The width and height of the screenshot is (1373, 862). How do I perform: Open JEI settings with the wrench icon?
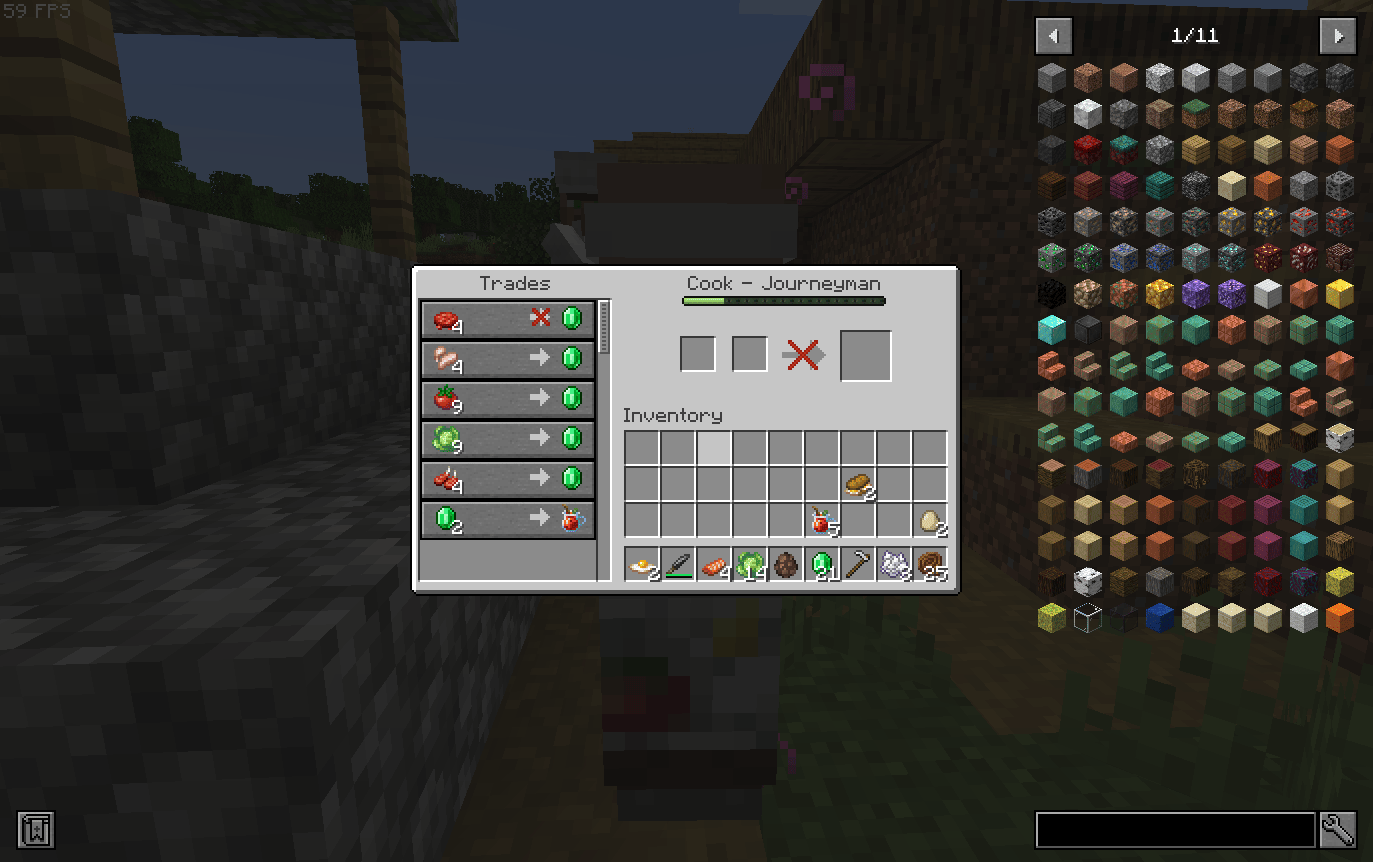(x=1338, y=830)
